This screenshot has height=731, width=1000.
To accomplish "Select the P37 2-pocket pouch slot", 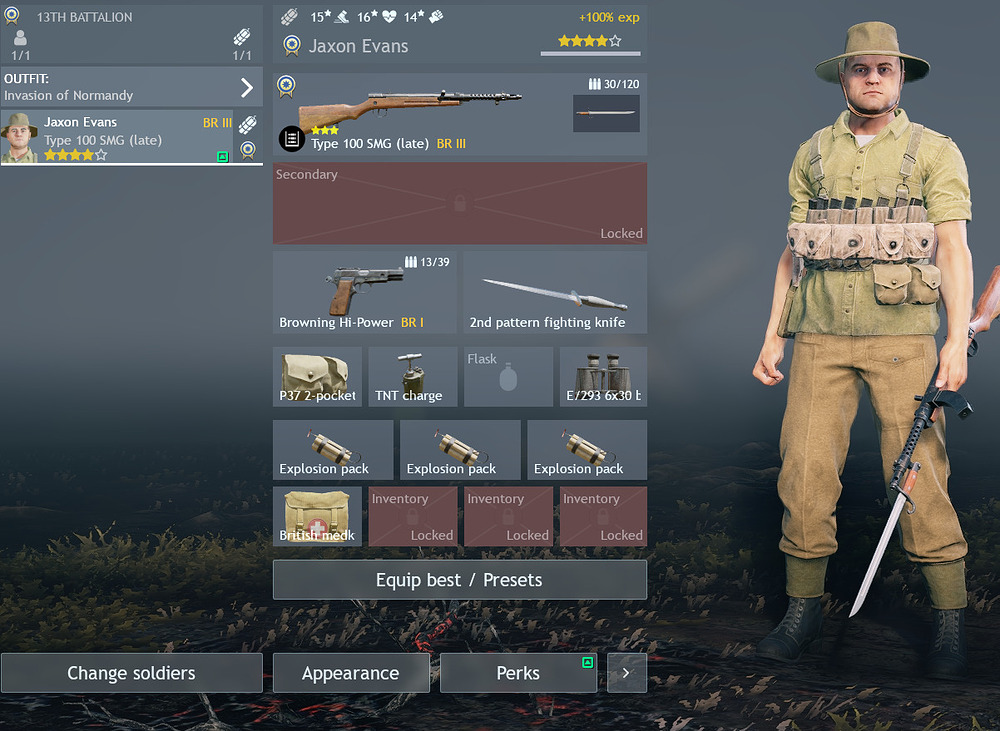I will 318,377.
